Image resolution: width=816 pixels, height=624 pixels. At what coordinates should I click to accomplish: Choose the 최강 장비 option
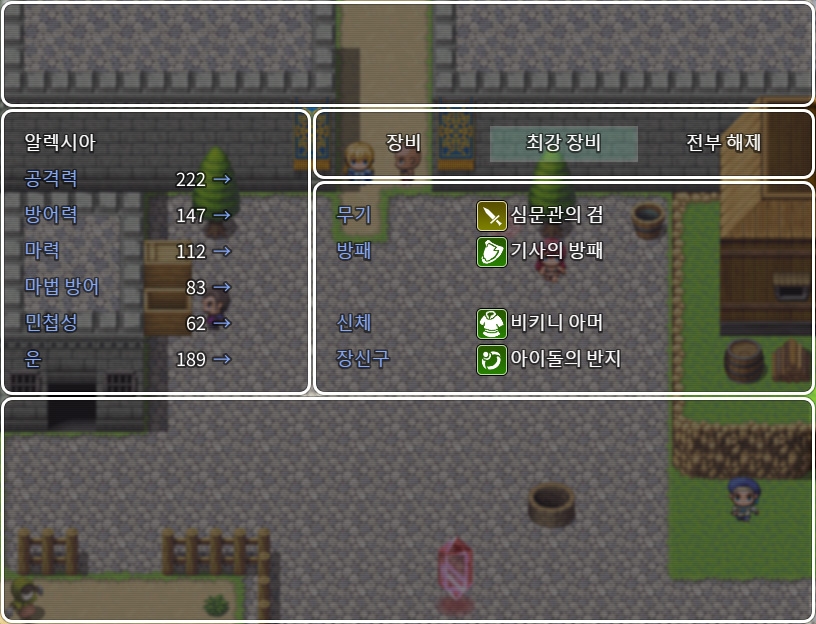coord(563,143)
